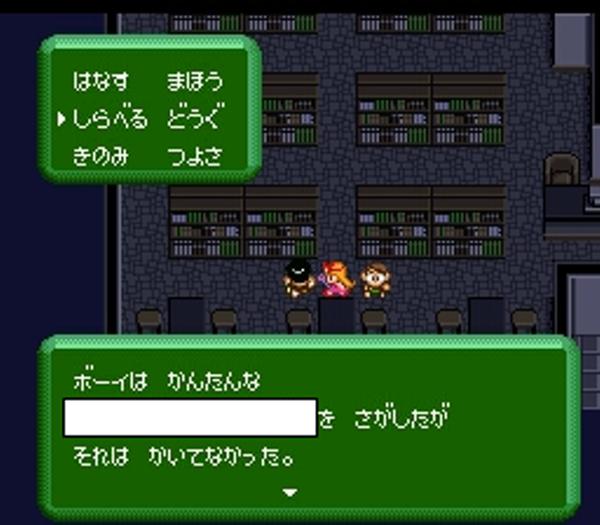Advance dialogue with the white down arrow
Viewport: 600px width, 525px height.
[x=290, y=492]
